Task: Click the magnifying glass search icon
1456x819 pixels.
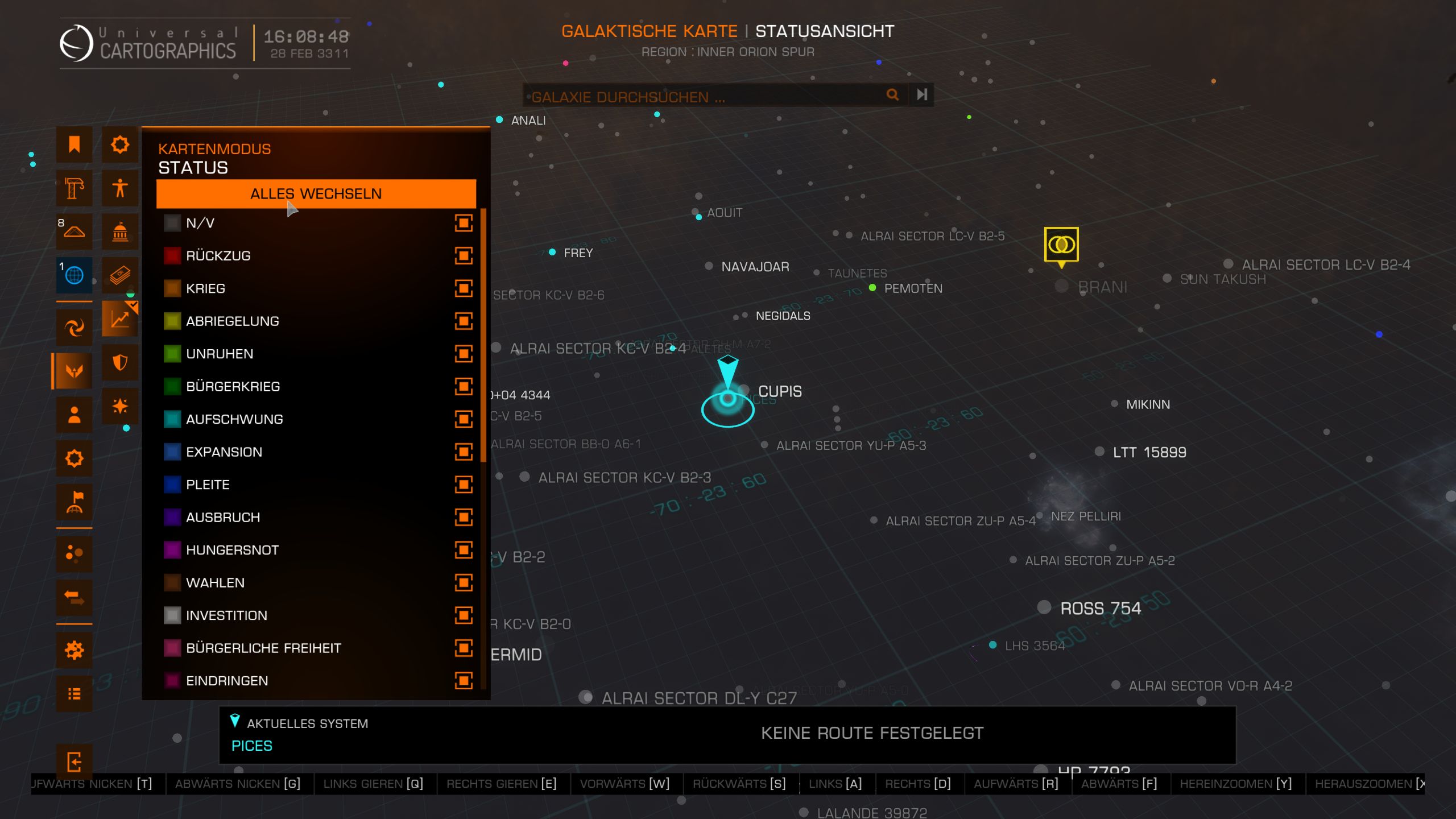Action: (x=892, y=94)
